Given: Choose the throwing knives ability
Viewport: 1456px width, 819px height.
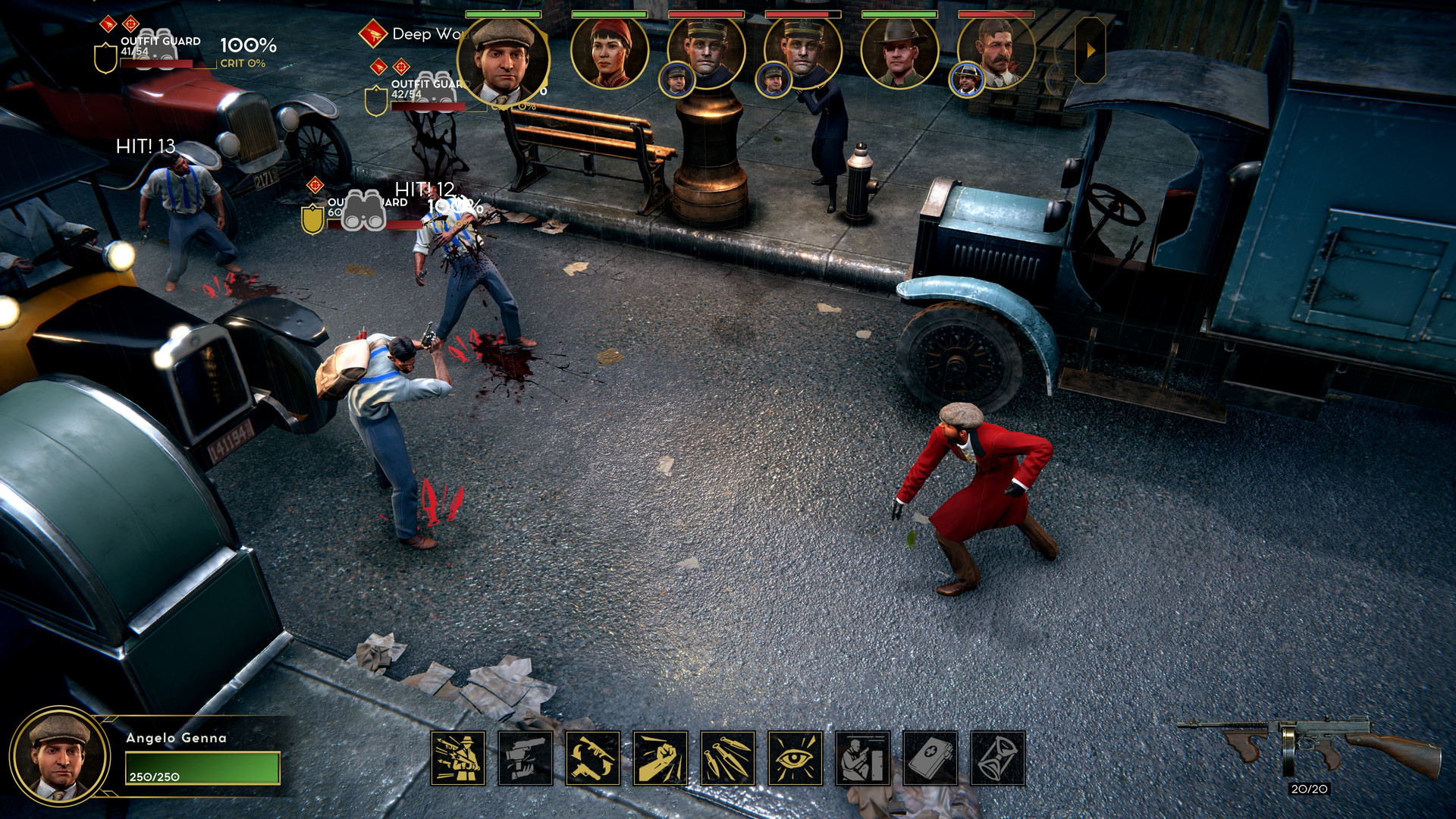Looking at the screenshot, I should pos(728,758).
